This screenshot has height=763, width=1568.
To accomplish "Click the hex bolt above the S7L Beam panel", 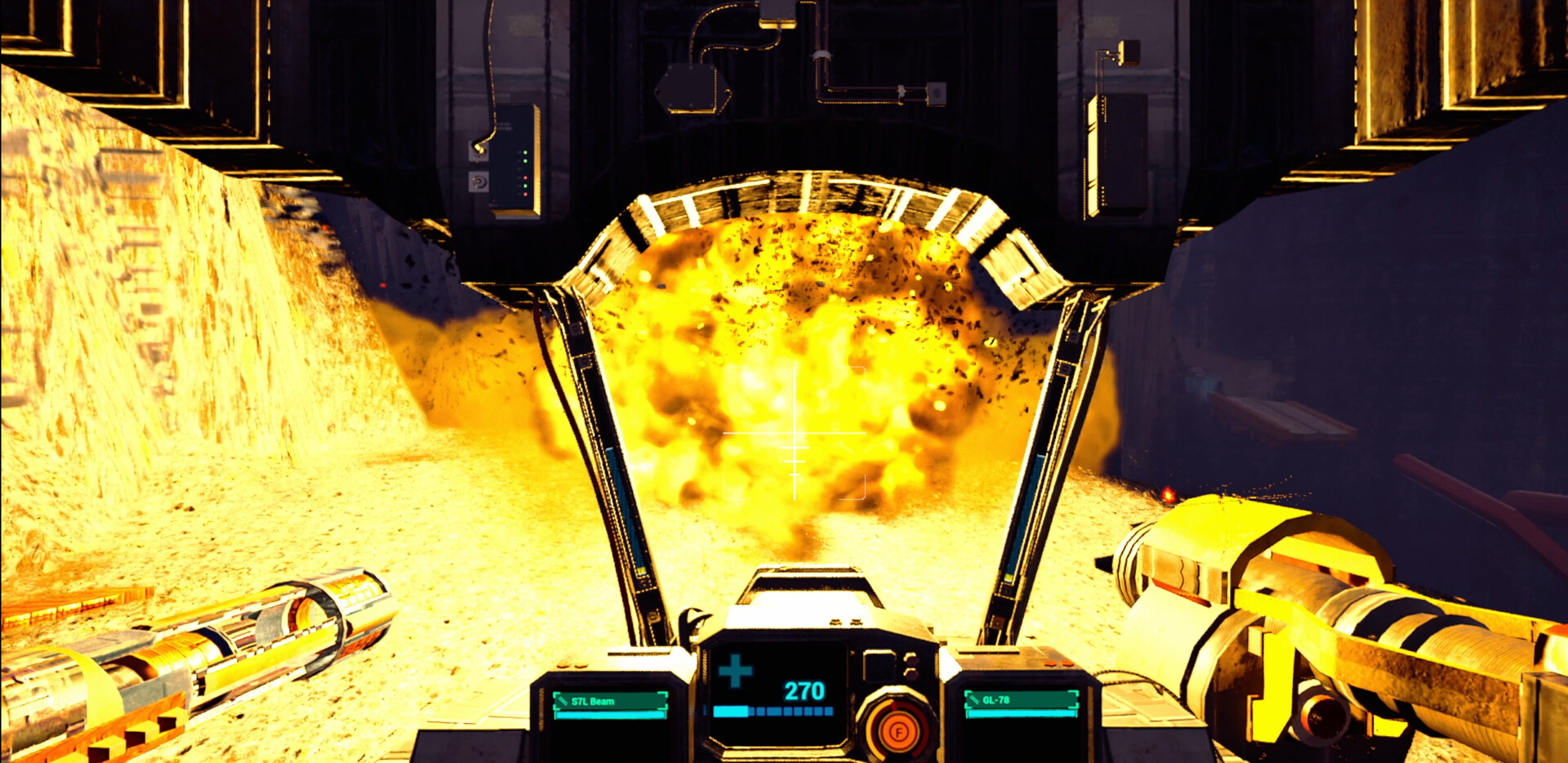I will pyautogui.click(x=563, y=665).
